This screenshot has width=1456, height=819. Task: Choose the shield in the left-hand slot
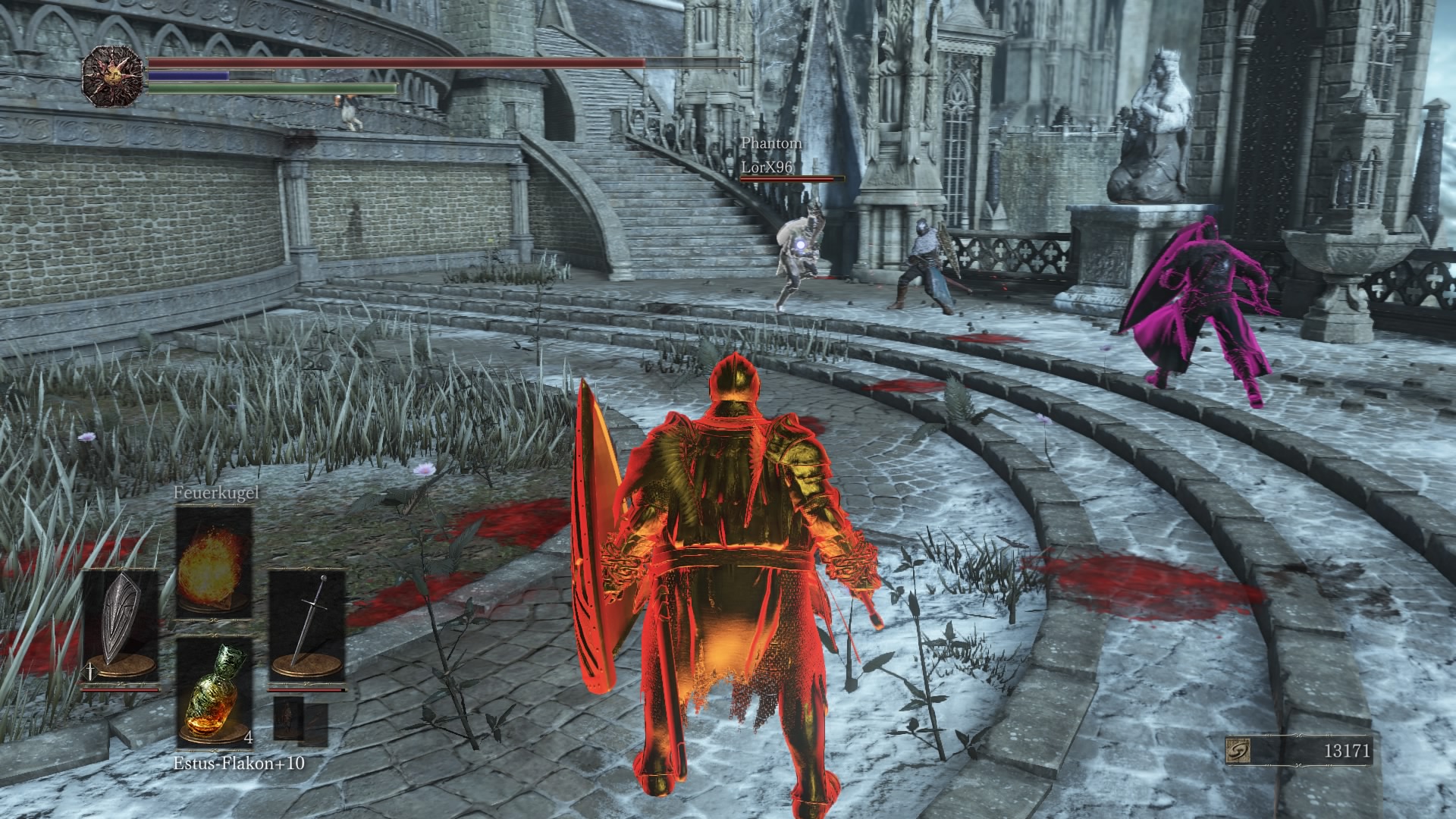click(120, 626)
